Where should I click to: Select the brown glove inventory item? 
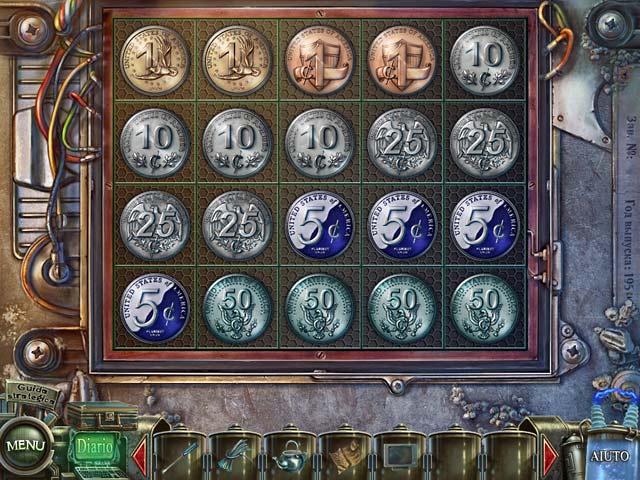click(x=342, y=456)
